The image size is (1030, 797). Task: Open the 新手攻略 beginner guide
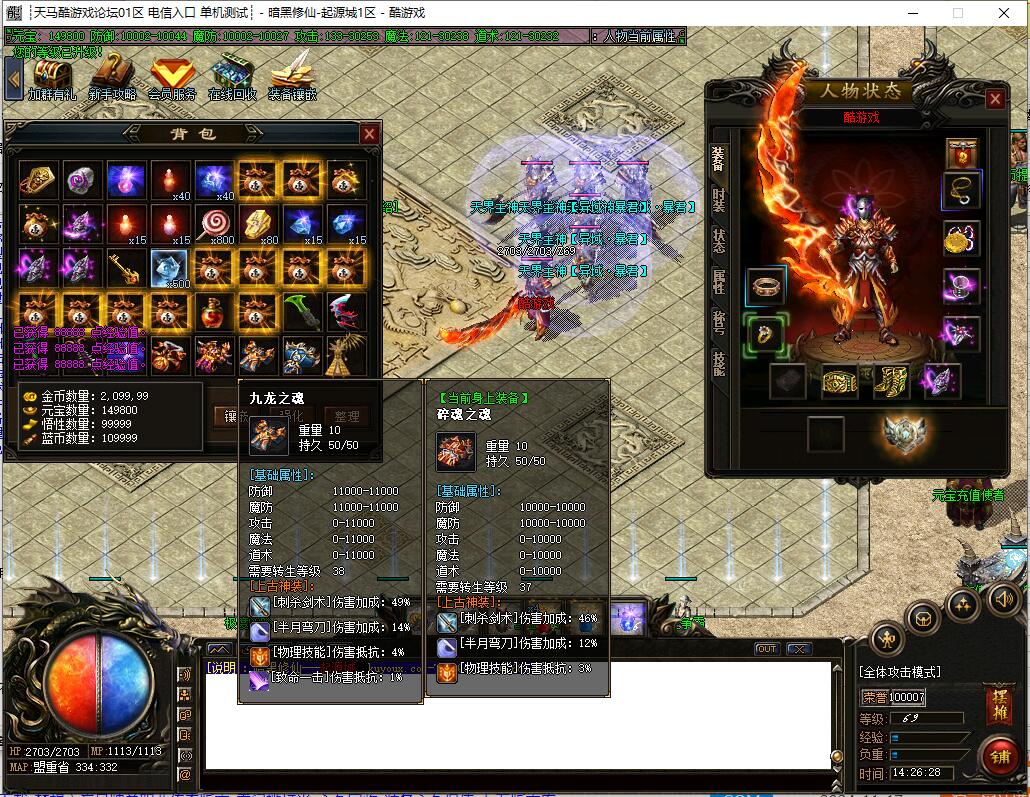click(x=112, y=77)
